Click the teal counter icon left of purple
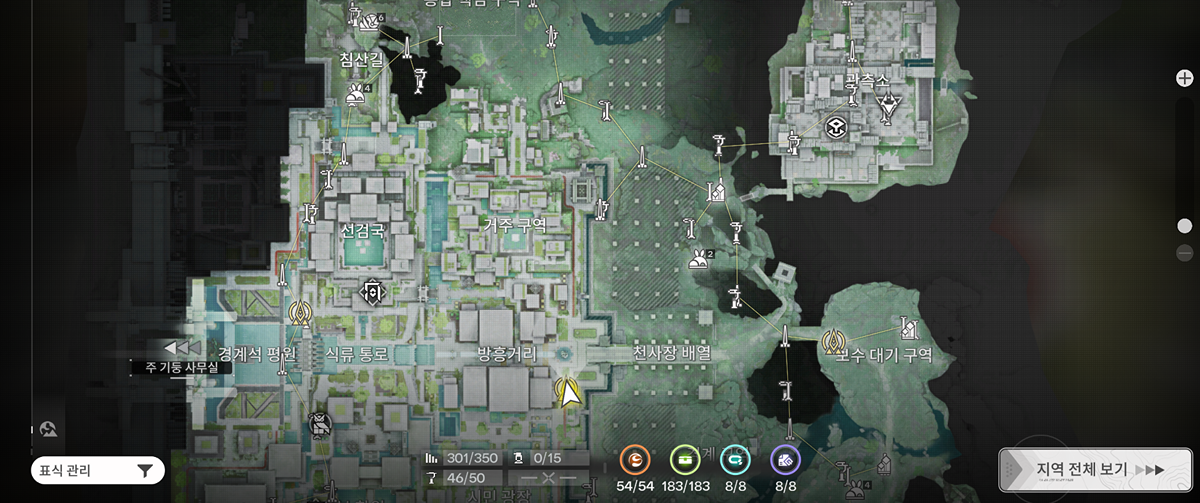Screen dimensions: 1200x503 734,460
